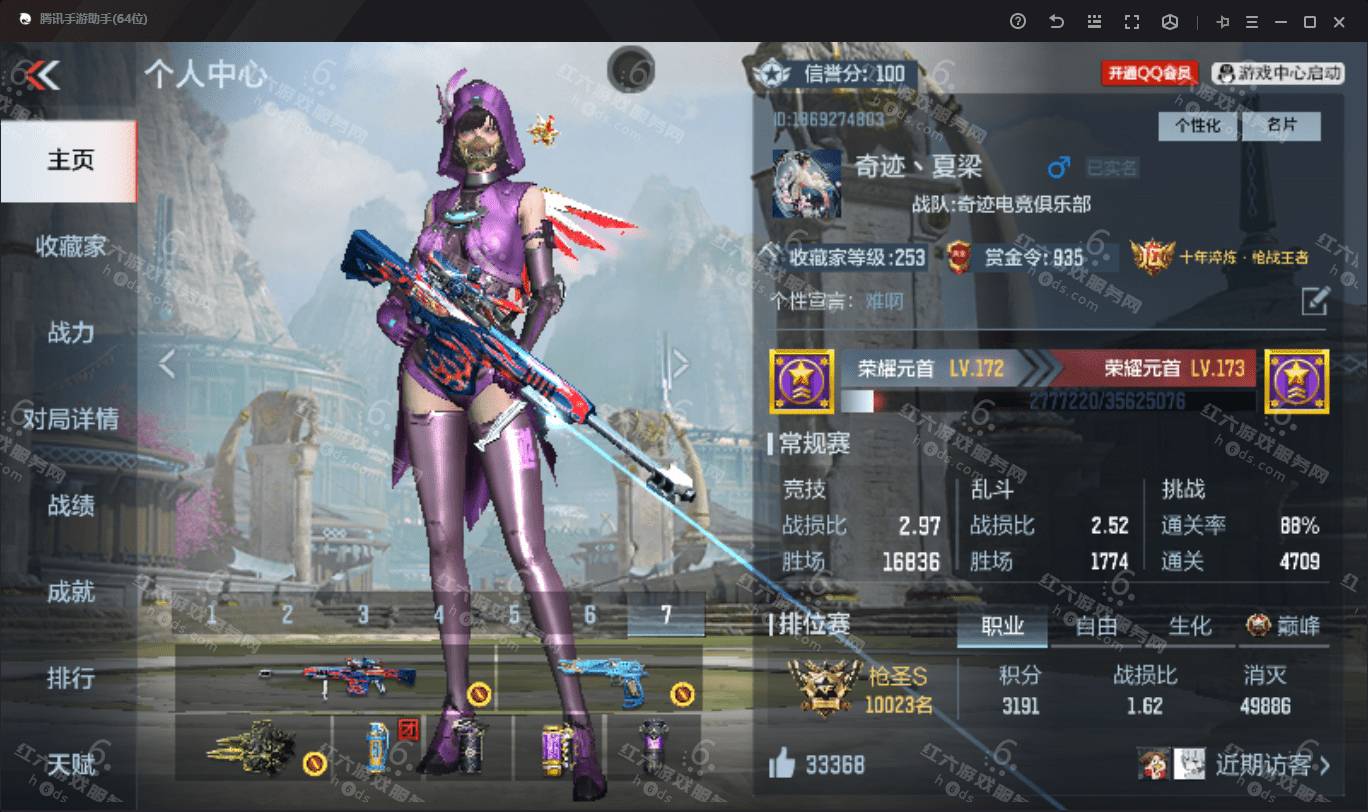Open the 名片 card button
The width and height of the screenshot is (1368, 812).
(x=1280, y=126)
